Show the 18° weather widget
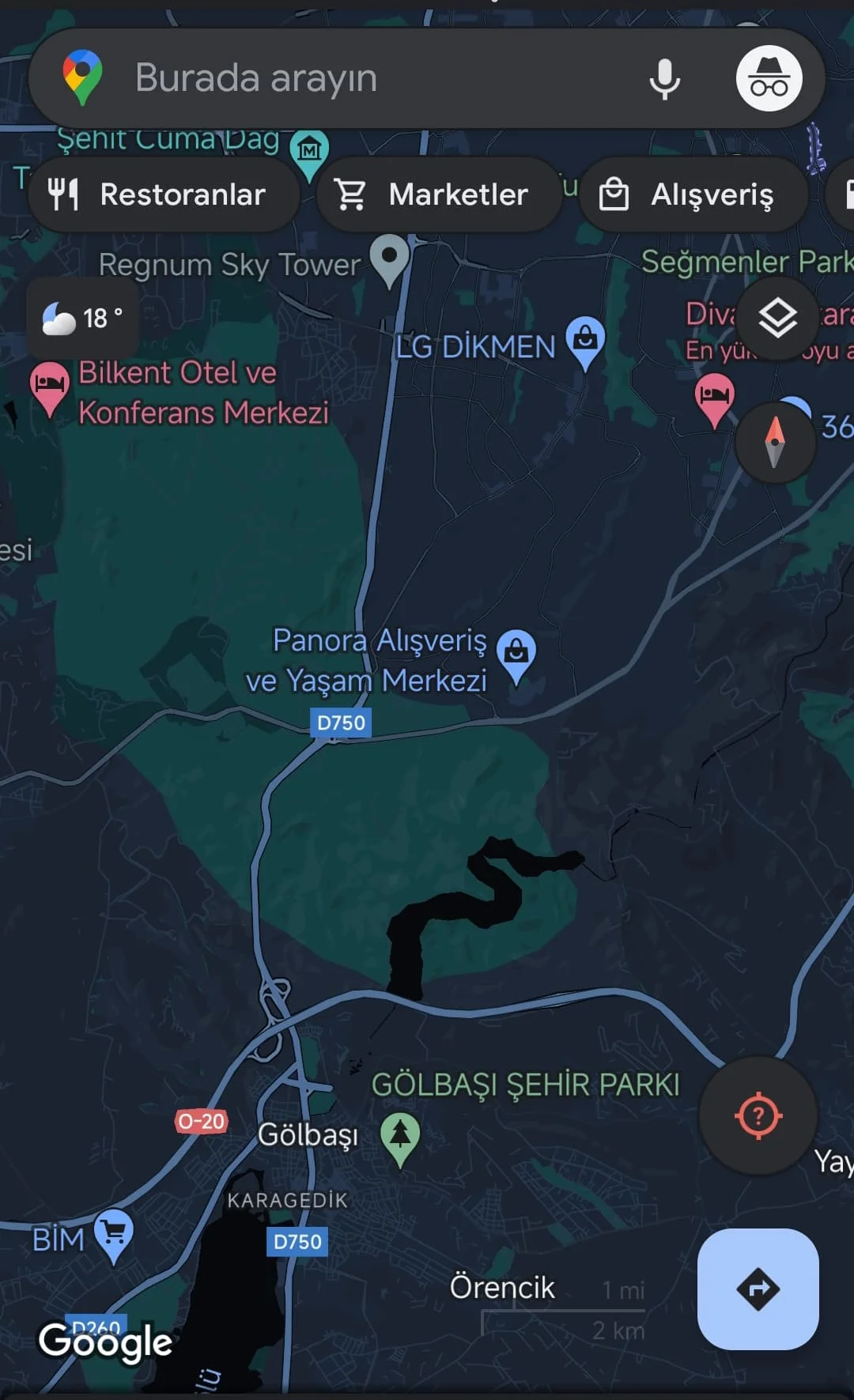854x1400 pixels. pyautogui.click(x=83, y=319)
